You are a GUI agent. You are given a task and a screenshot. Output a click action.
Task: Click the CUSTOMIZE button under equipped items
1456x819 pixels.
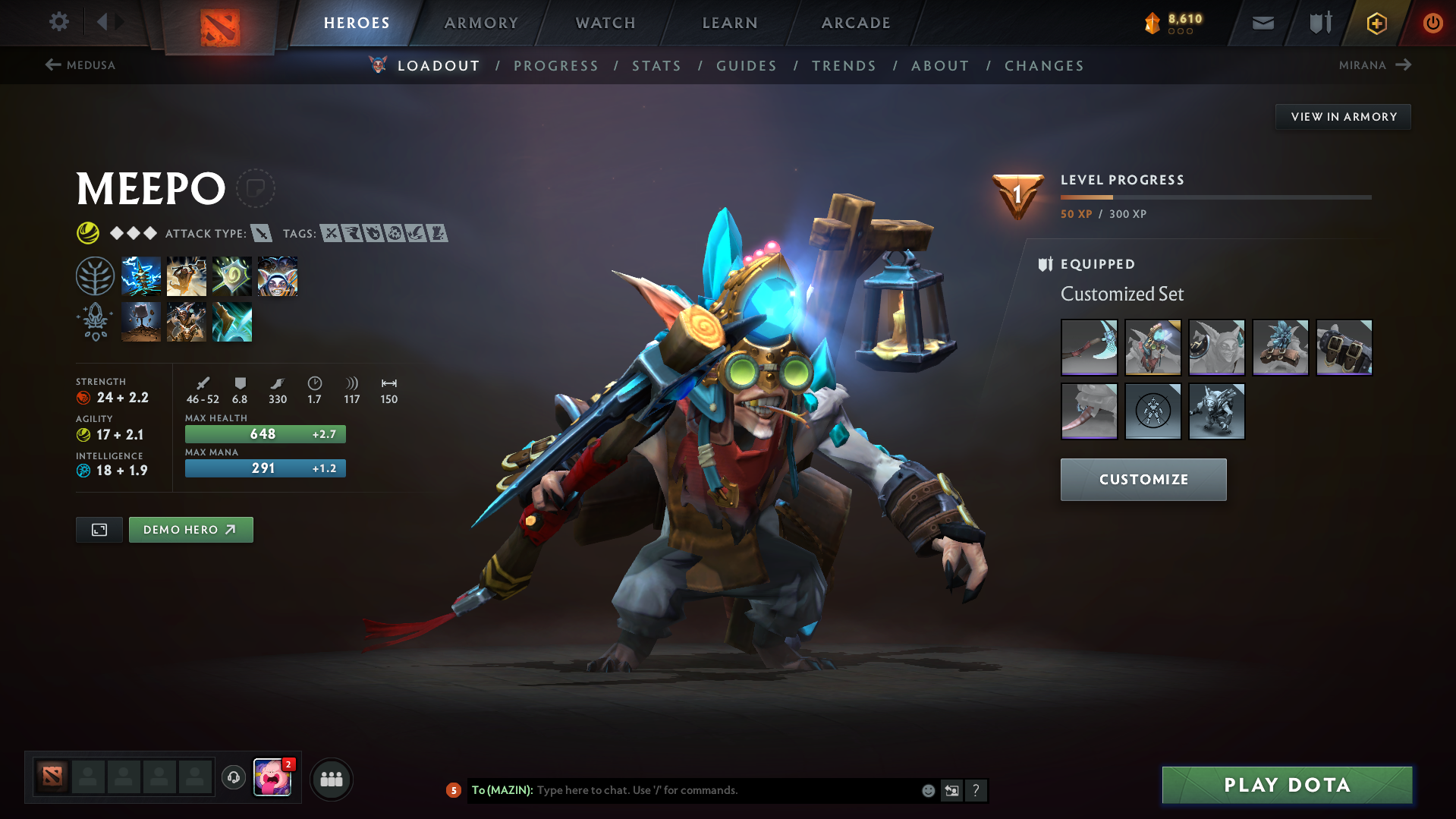pos(1143,479)
